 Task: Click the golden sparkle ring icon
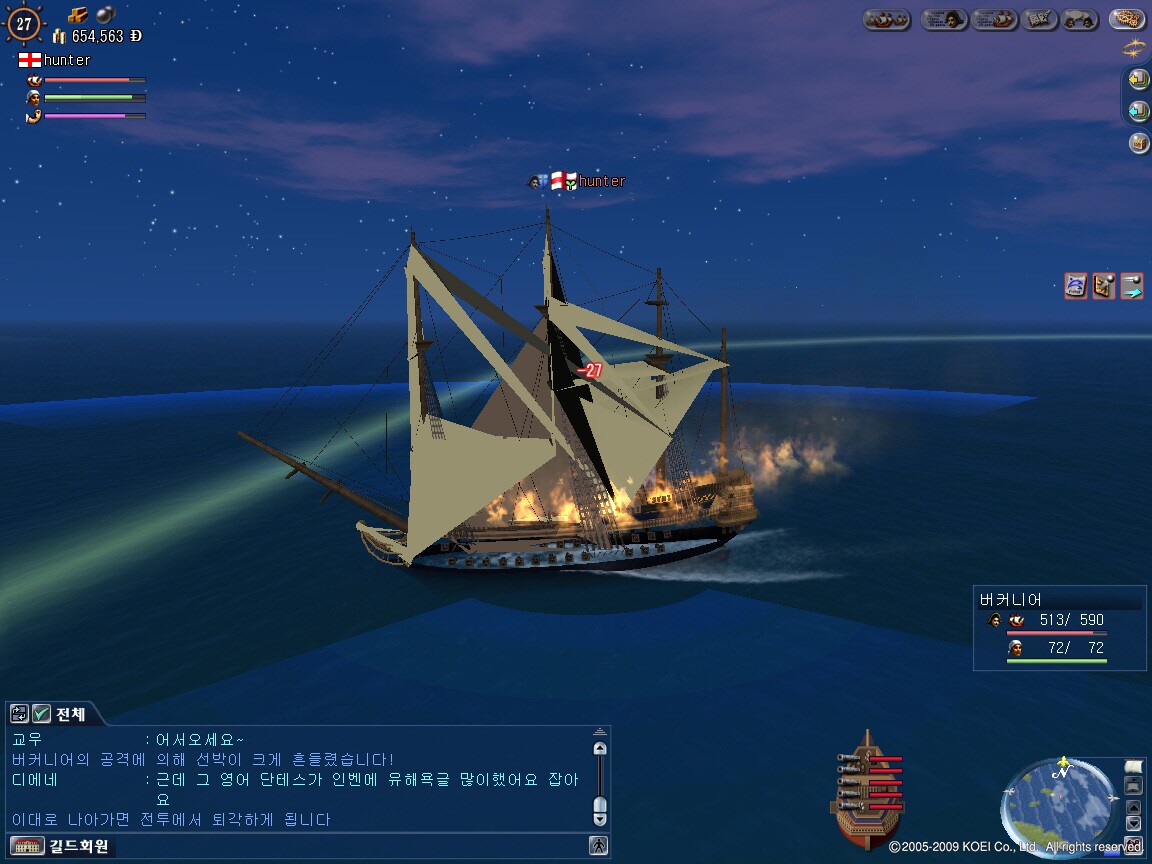click(1134, 48)
